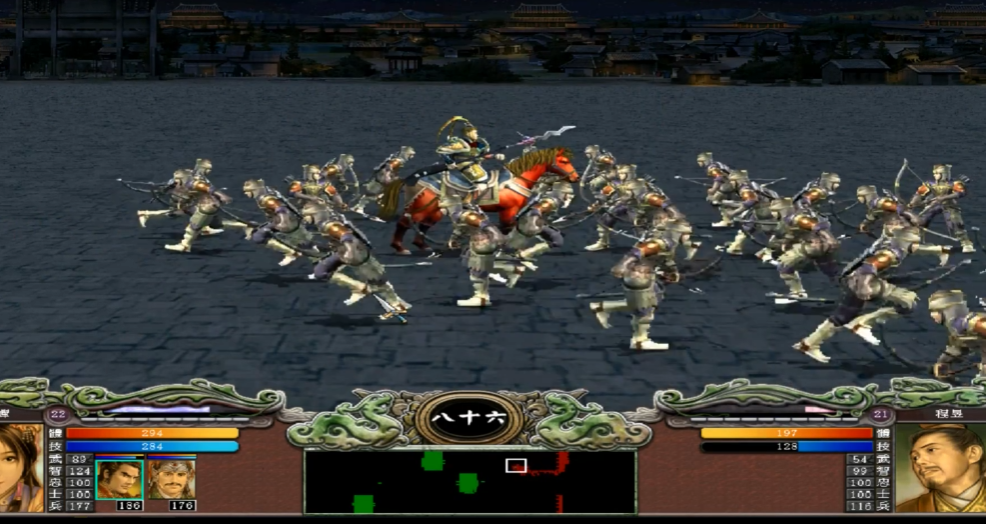Select the highlighted officer portrait with 186 troops
The image size is (986, 524).
pos(120,478)
